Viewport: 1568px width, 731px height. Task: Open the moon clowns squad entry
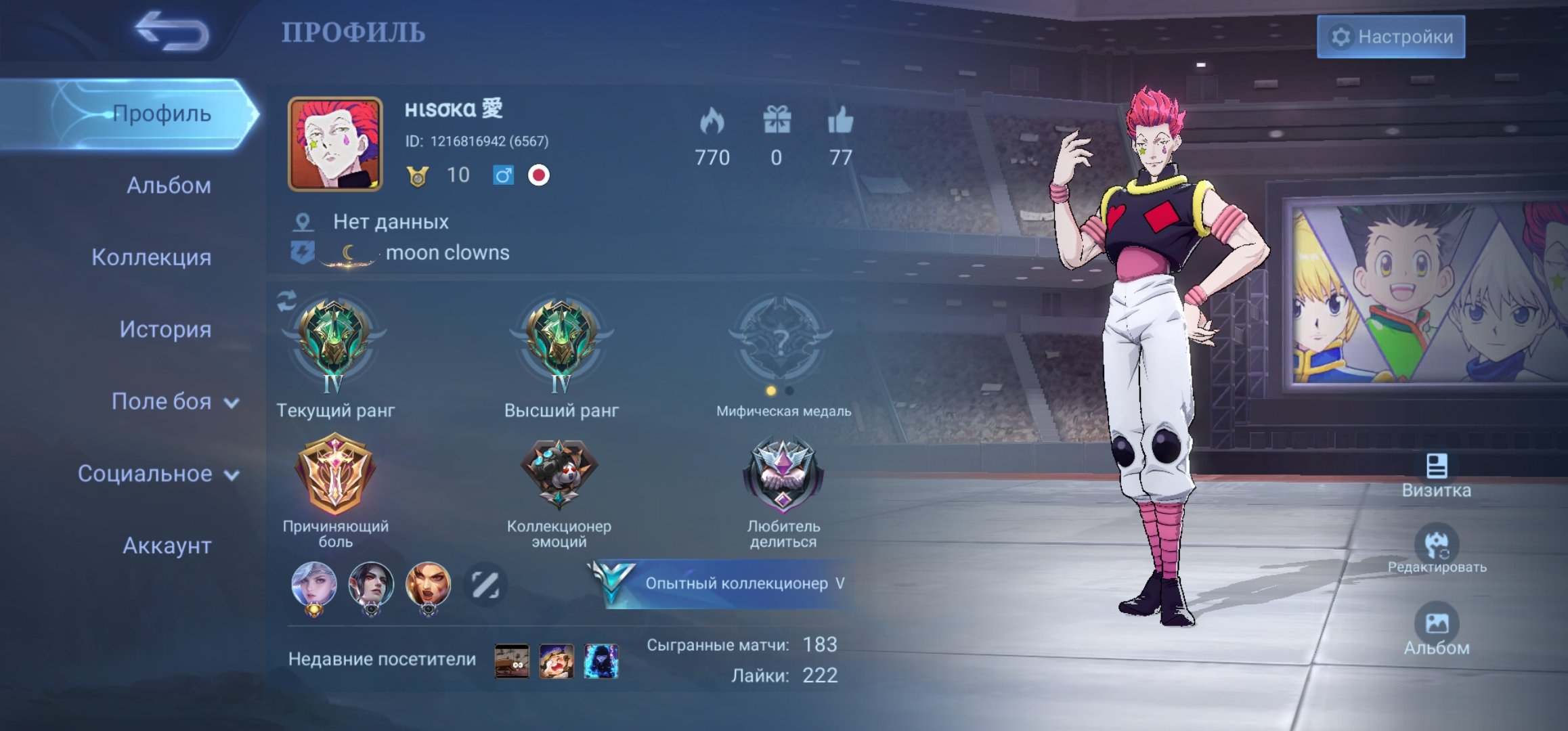click(447, 253)
